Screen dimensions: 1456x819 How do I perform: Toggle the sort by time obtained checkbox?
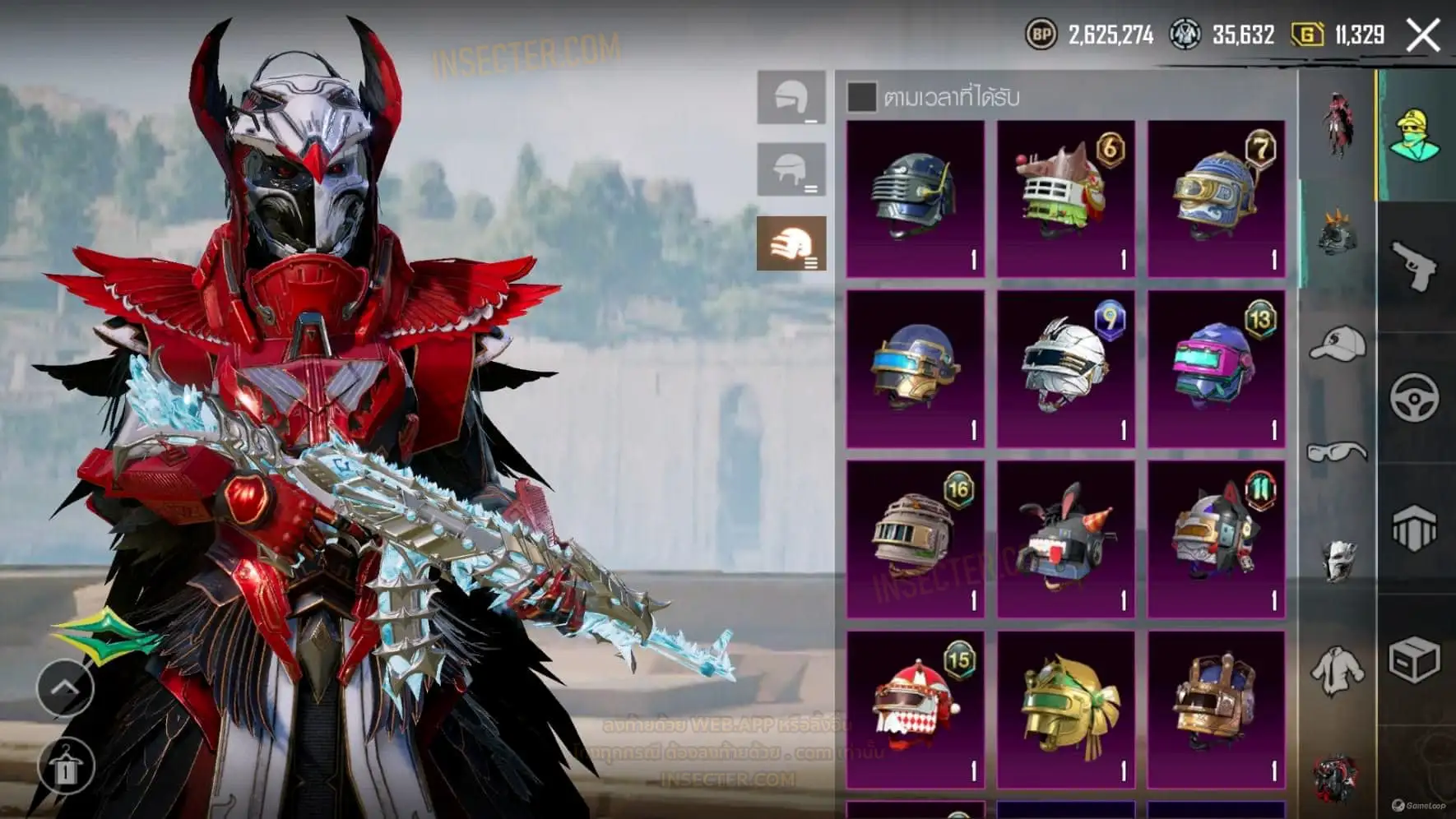click(861, 97)
